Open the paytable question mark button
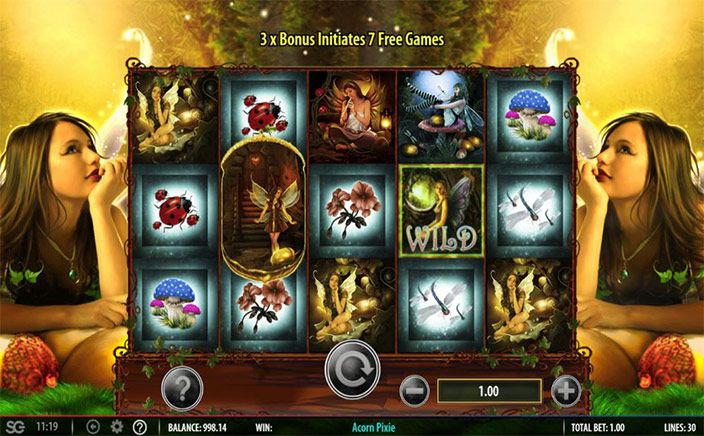 183,384
